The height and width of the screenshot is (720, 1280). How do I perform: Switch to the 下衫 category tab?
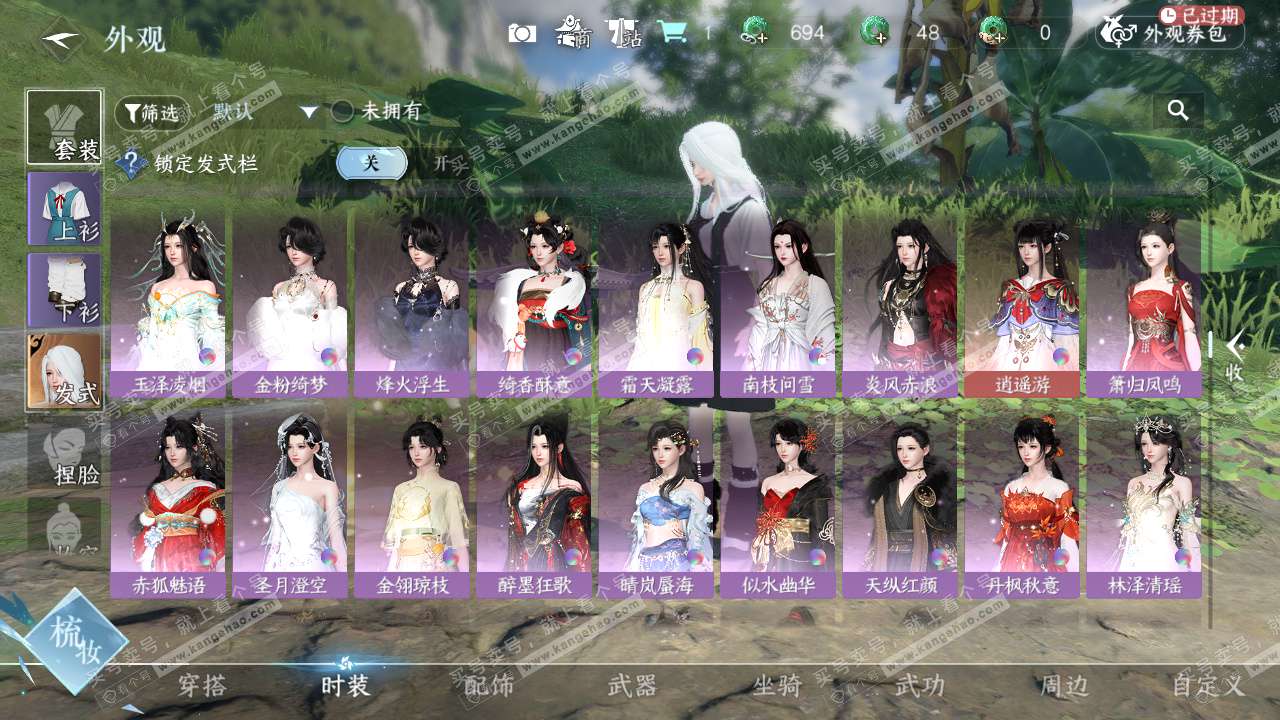[x=64, y=290]
